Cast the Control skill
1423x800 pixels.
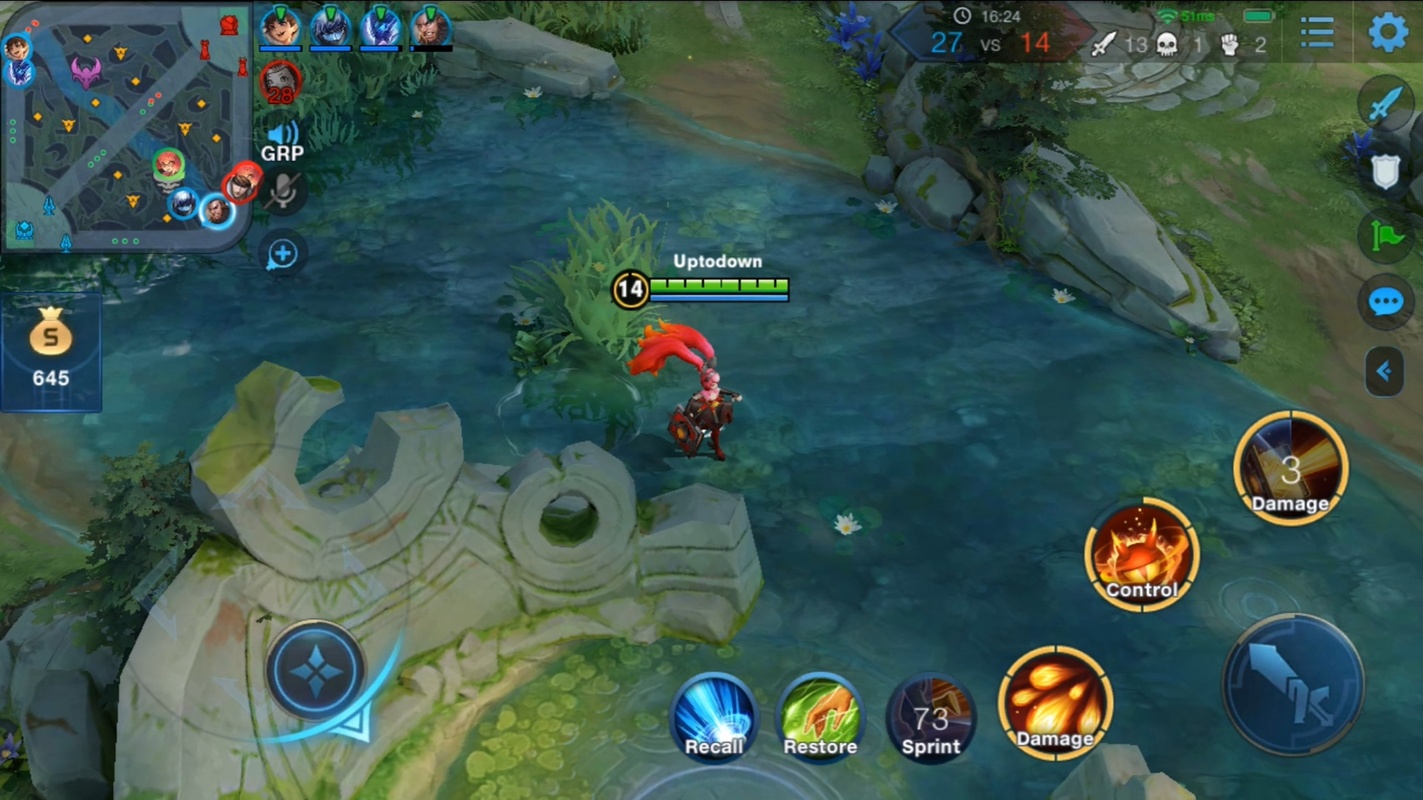tap(1142, 555)
